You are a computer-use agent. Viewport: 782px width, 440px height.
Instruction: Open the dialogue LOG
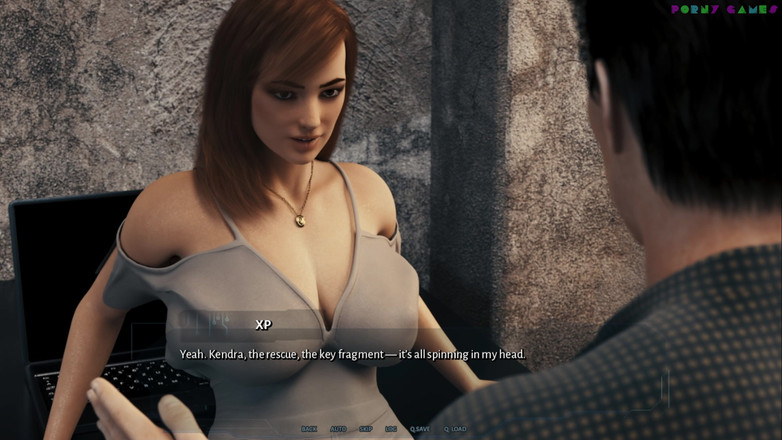click(x=391, y=429)
